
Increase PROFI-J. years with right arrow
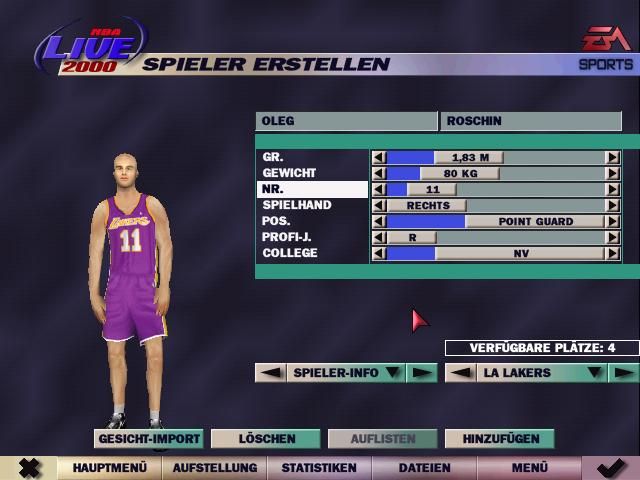[x=612, y=237]
